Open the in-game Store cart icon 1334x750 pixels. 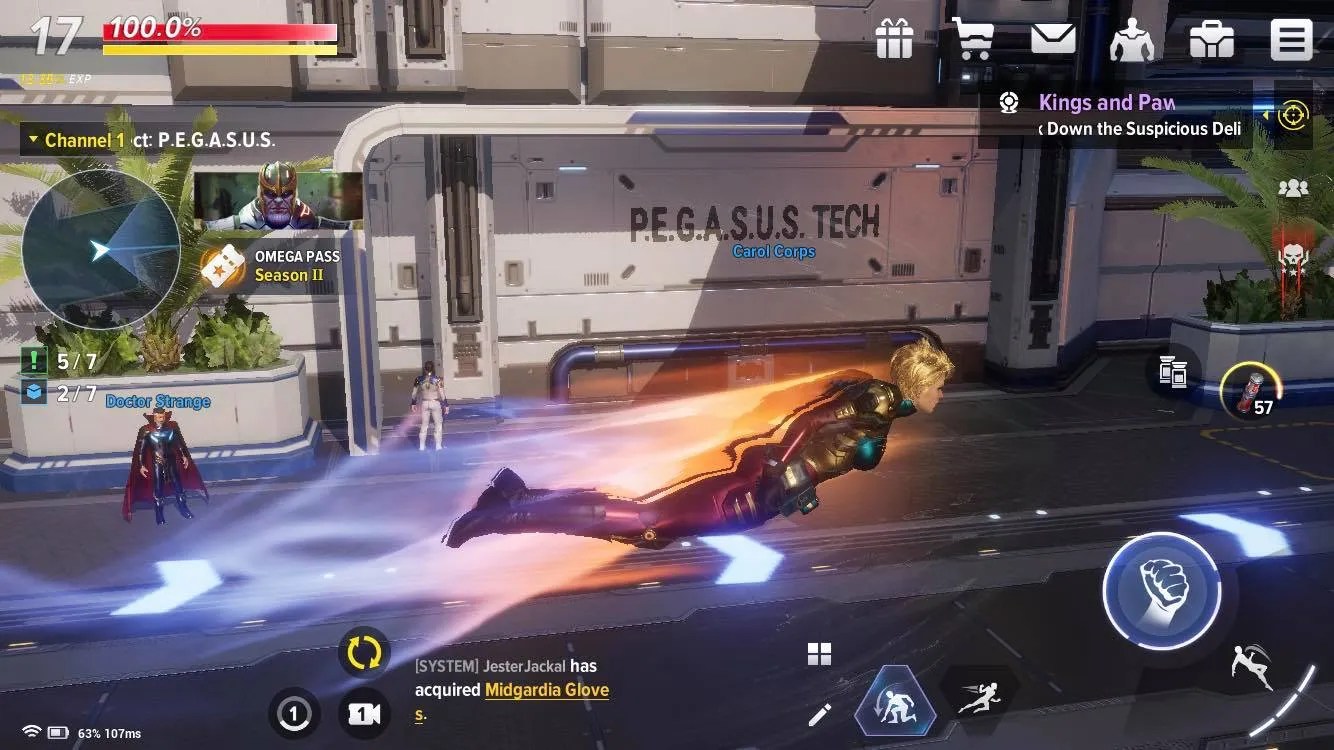click(x=973, y=38)
